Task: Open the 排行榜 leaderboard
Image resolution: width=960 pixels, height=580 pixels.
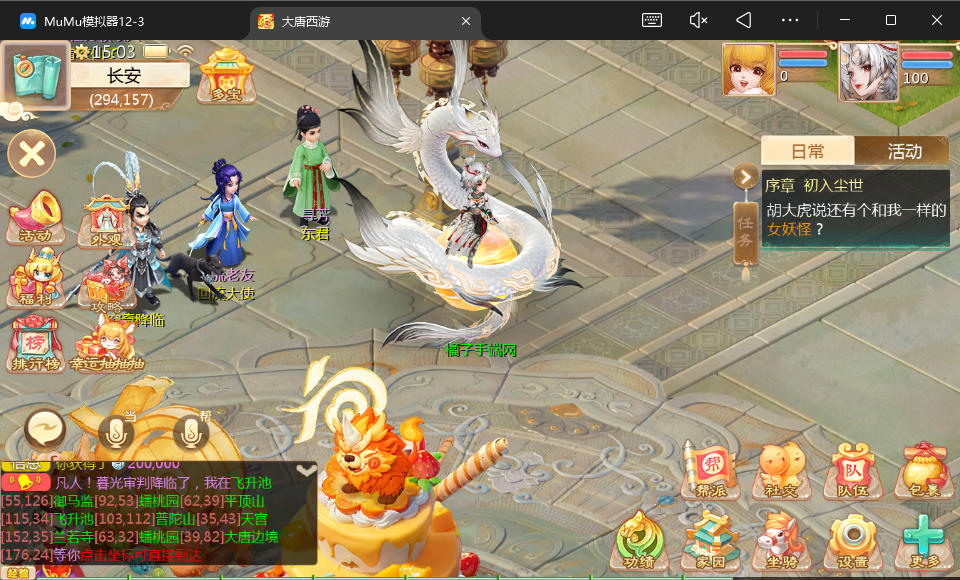Action: coord(36,344)
